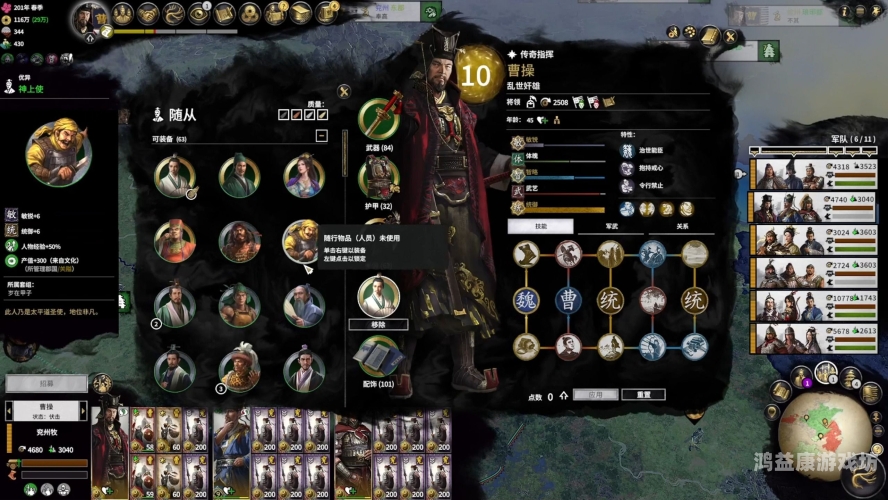Choose the red-robed follower with tall red hat
Image resolution: width=888 pixels, height=500 pixels.
174,240
